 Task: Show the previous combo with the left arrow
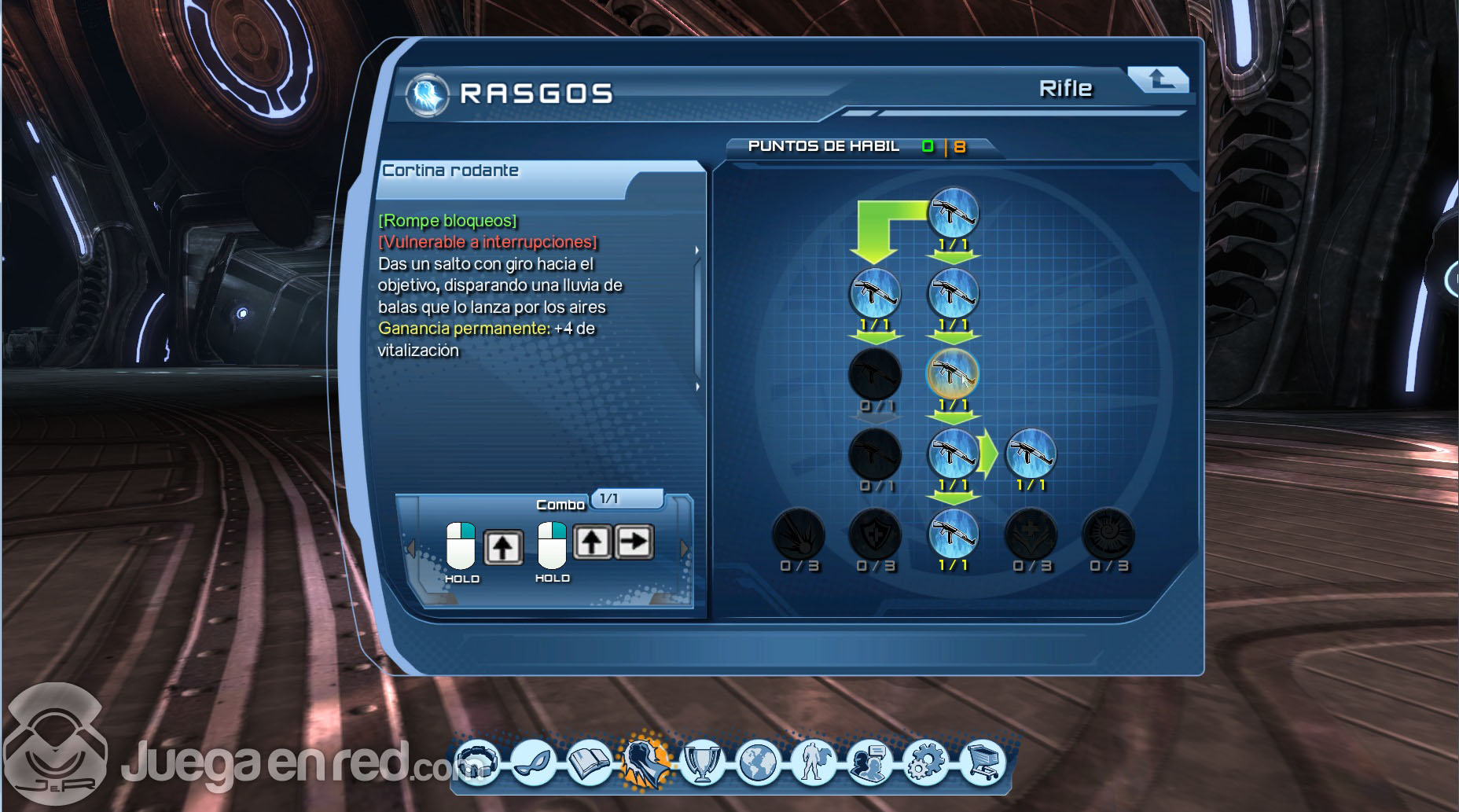click(x=410, y=548)
